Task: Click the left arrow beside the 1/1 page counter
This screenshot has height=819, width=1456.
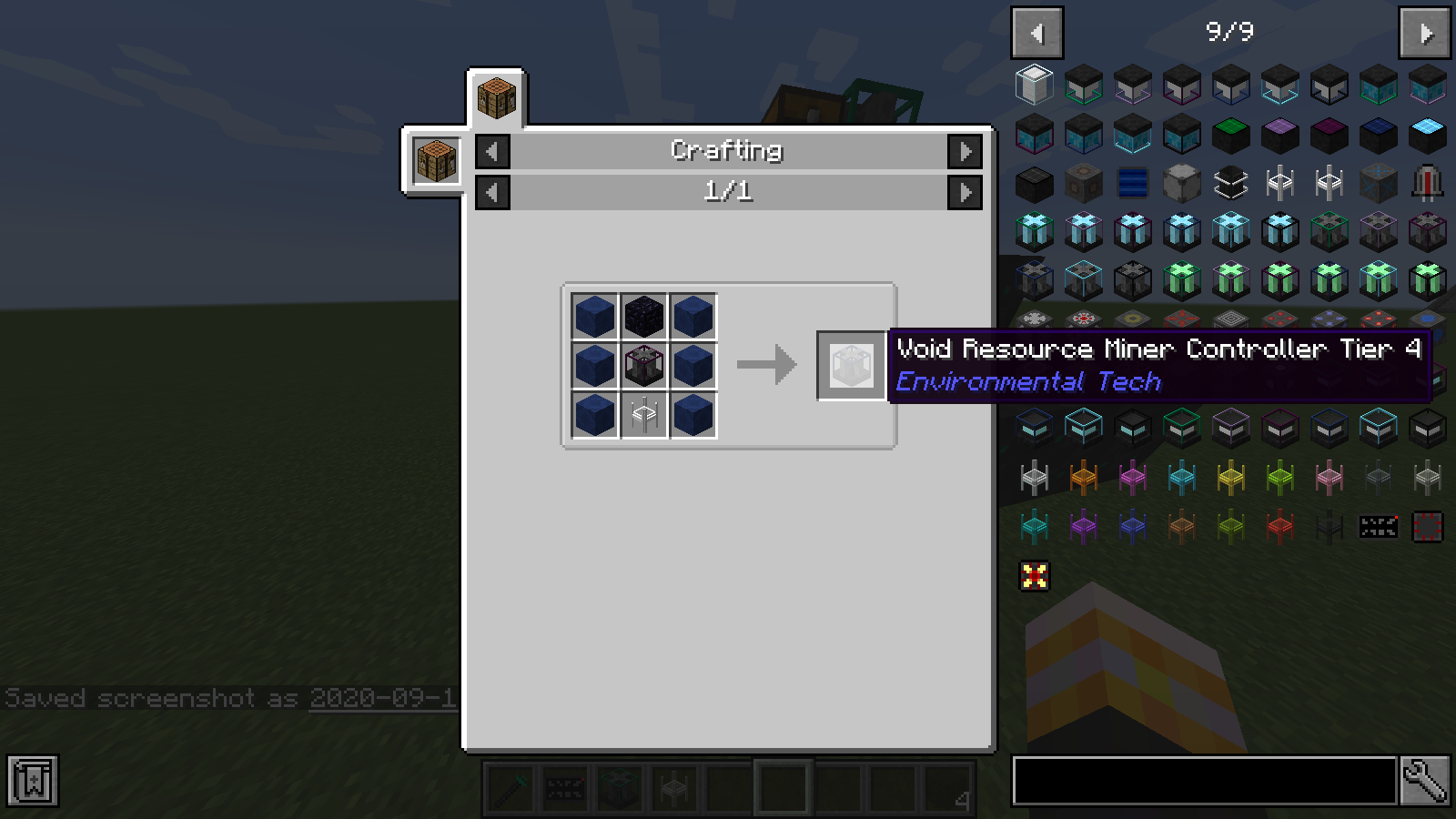Action: [x=491, y=192]
